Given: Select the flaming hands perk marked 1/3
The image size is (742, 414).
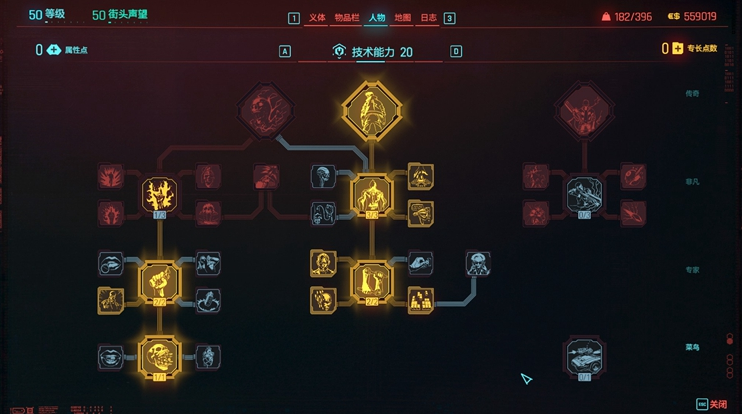Looking at the screenshot, I should pos(159,194).
